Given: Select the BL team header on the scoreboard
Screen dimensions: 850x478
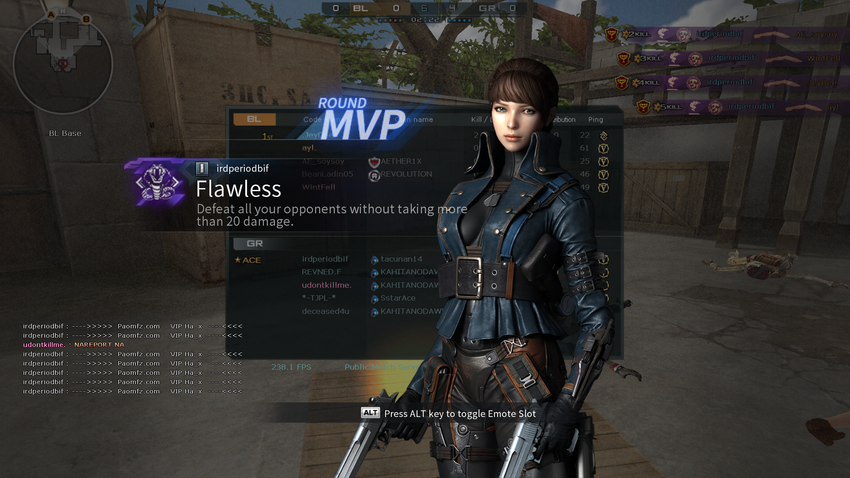Looking at the screenshot, I should [254, 119].
